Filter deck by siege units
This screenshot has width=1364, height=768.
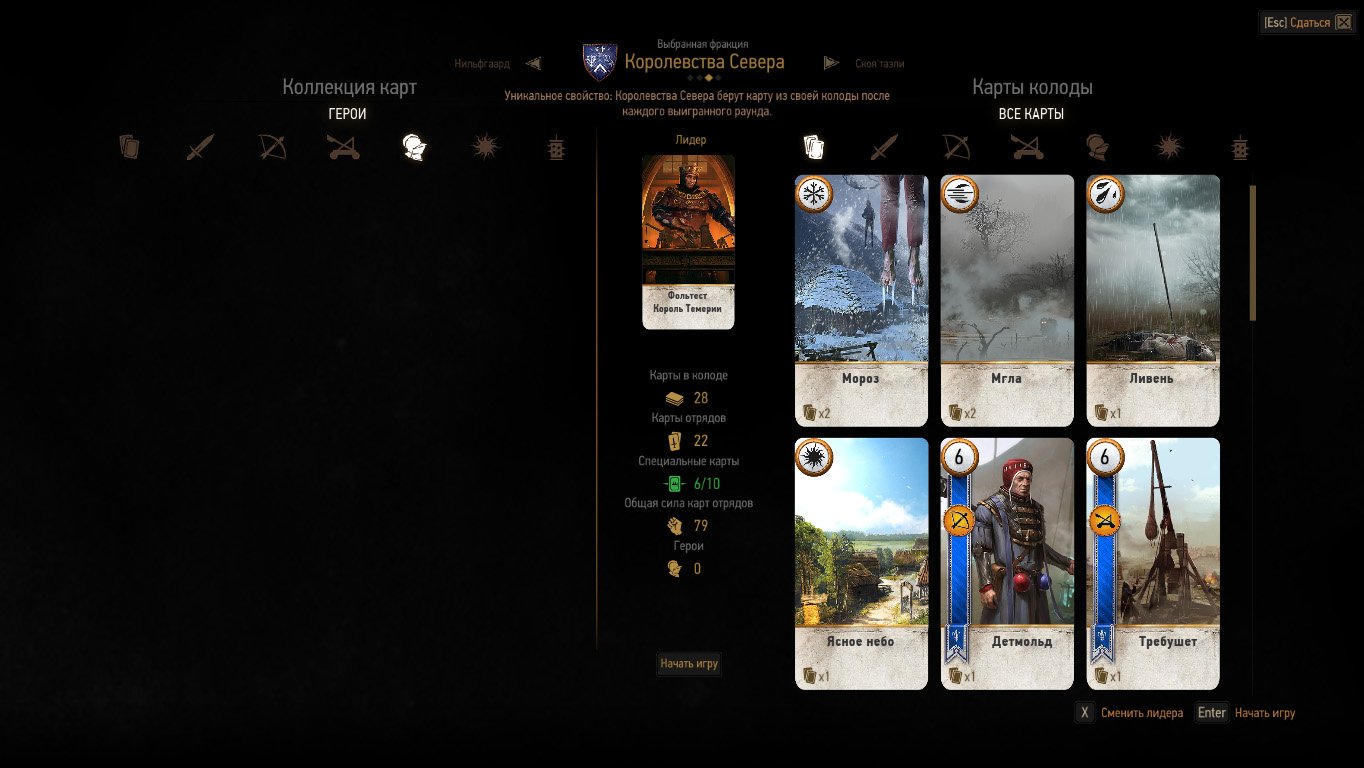click(1028, 146)
